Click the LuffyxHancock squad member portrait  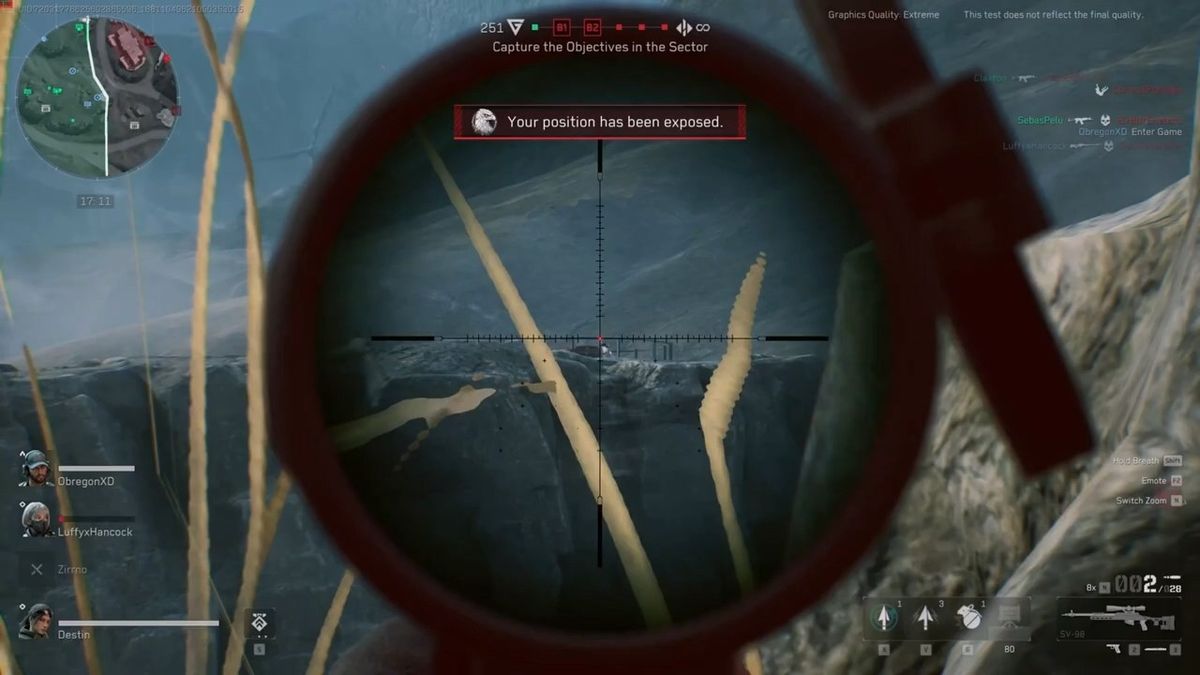37,520
